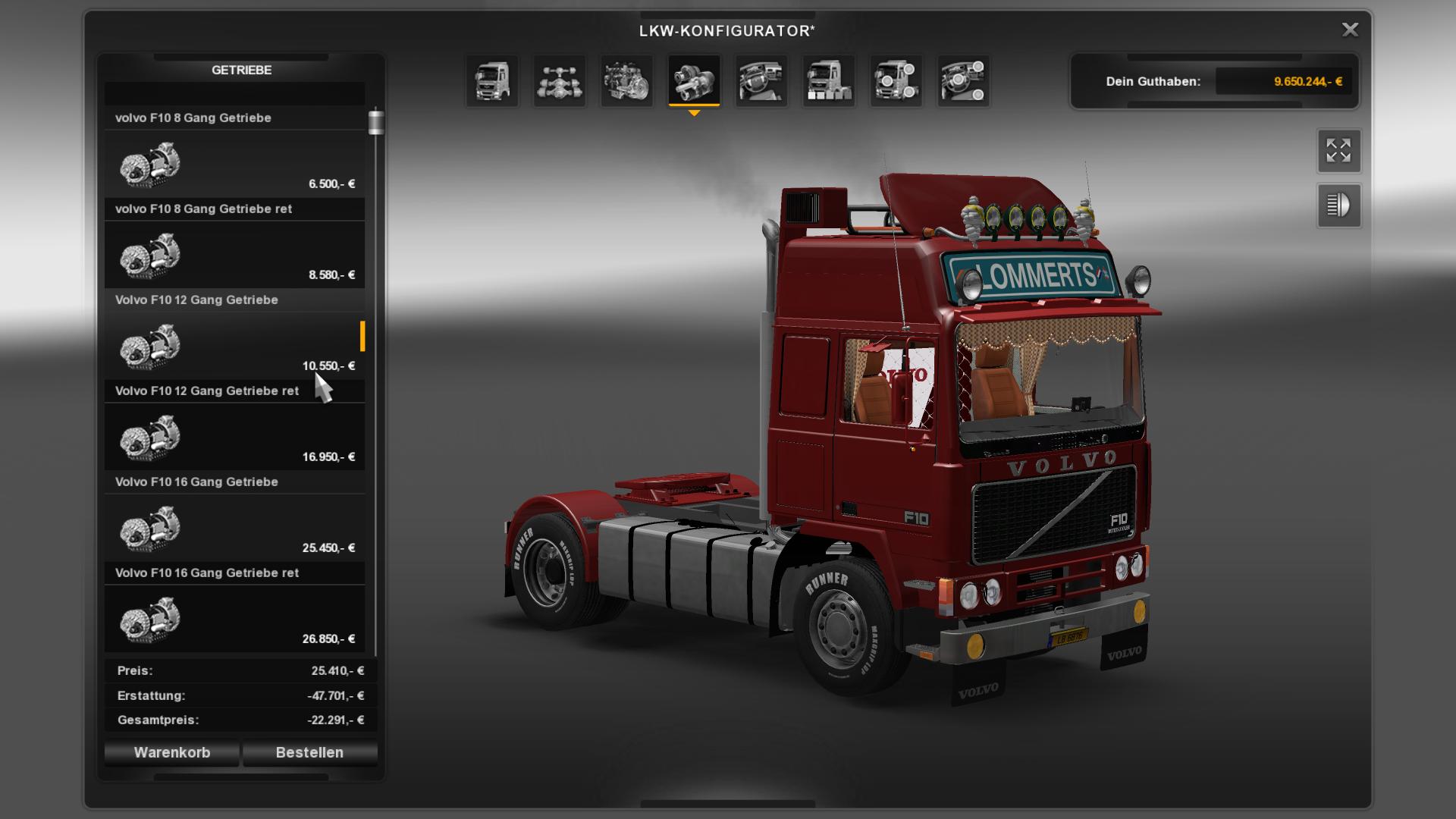Toggle fullscreen truck preview

[x=1338, y=150]
